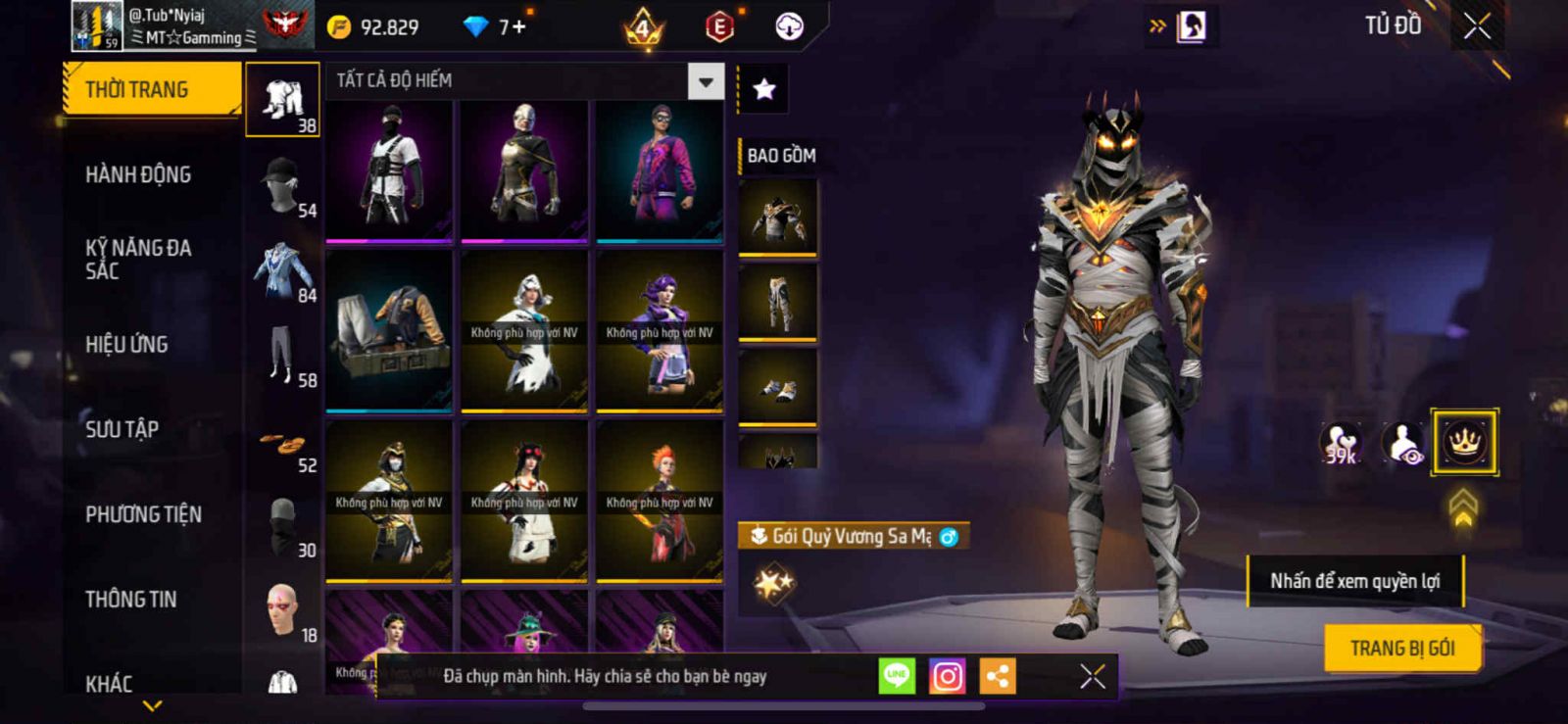The width and height of the screenshot is (1568, 724).
Task: Tap the orange generic share icon
Action: [998, 676]
